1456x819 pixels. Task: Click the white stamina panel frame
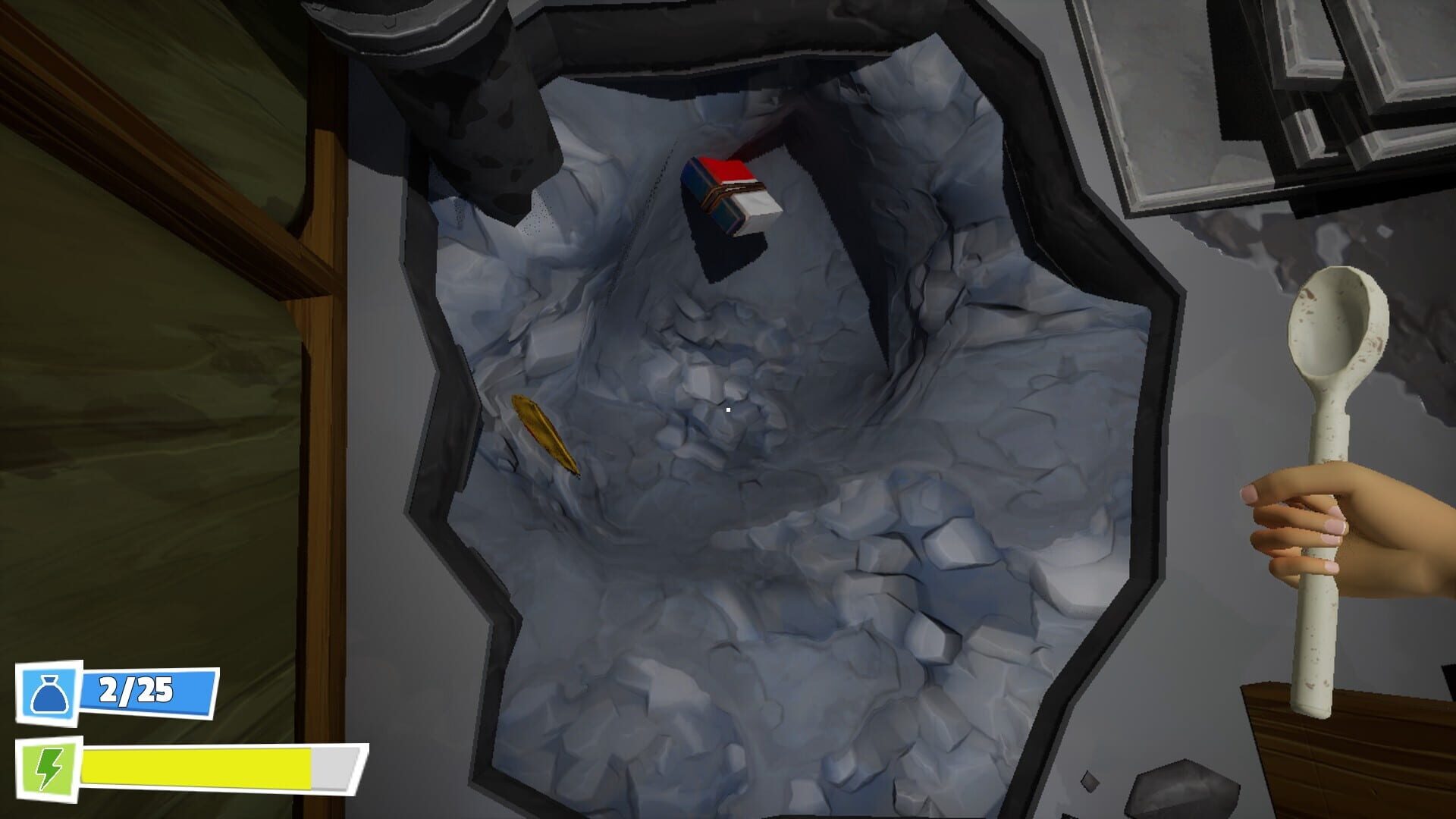[x=190, y=766]
